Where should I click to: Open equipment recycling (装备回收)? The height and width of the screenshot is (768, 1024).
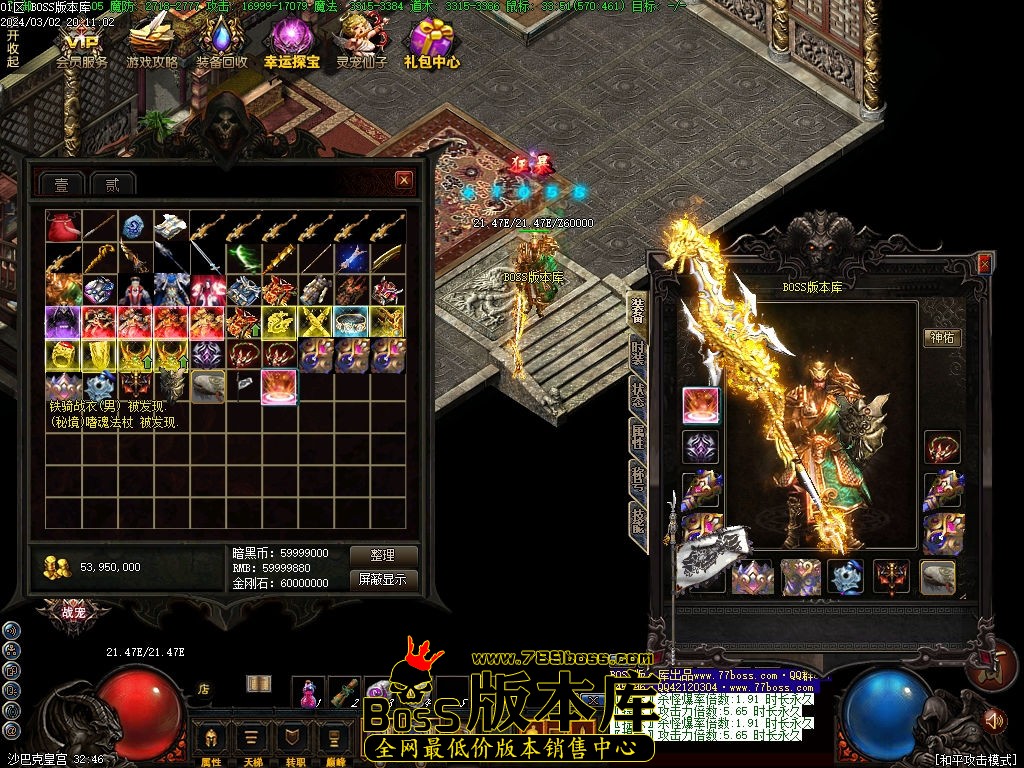pos(222,47)
